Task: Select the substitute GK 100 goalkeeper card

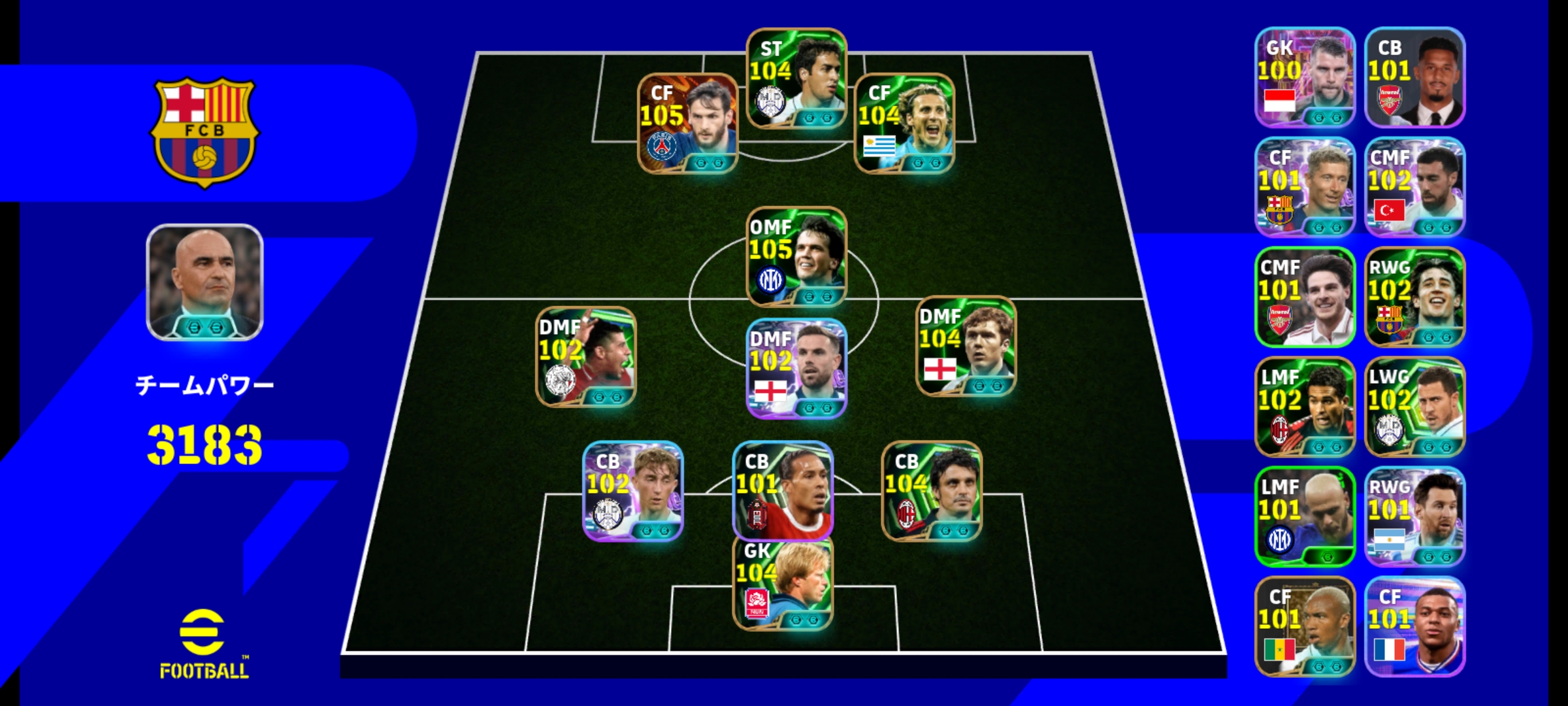Action: (x=1304, y=77)
